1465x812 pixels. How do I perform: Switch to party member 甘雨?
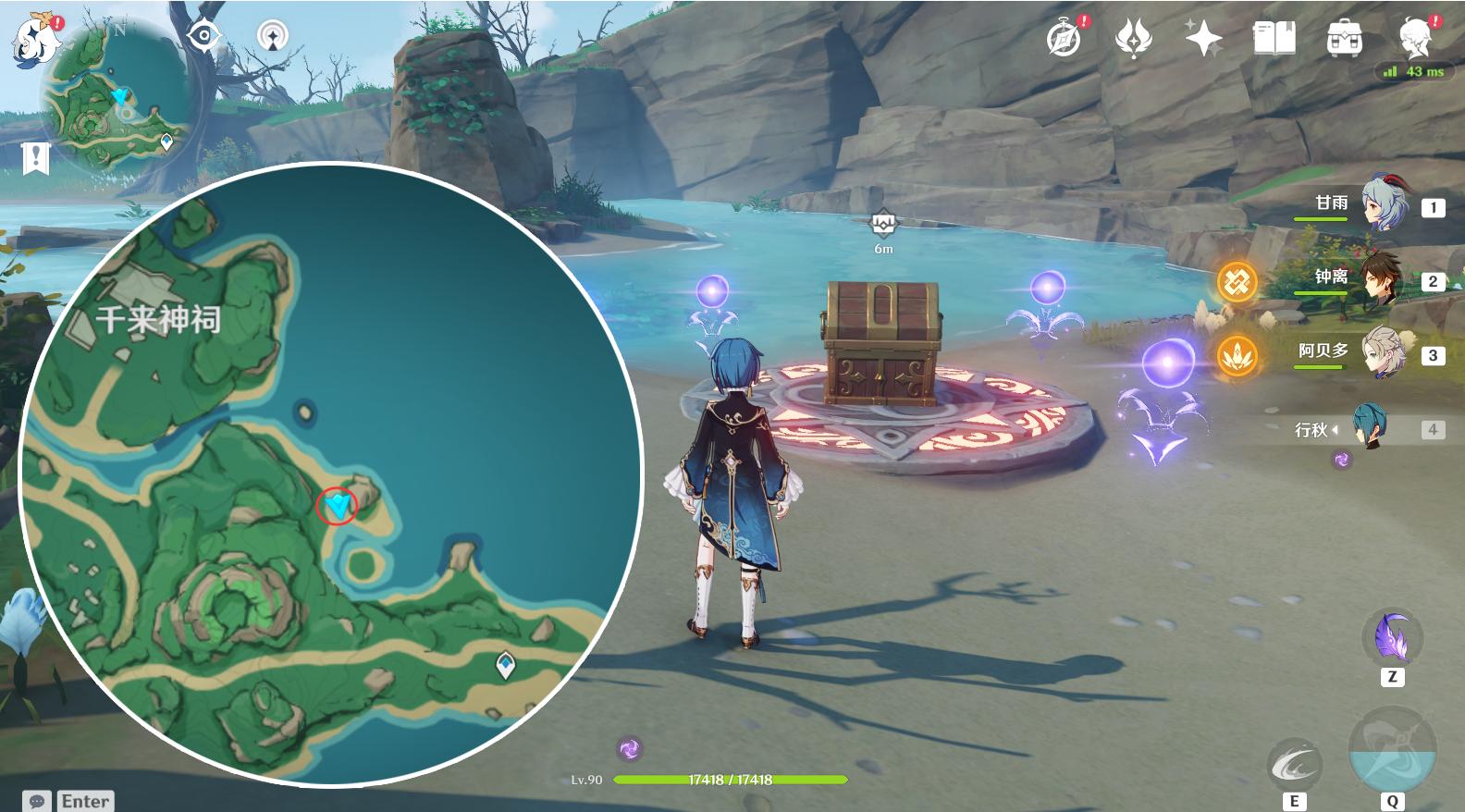coord(1385,205)
